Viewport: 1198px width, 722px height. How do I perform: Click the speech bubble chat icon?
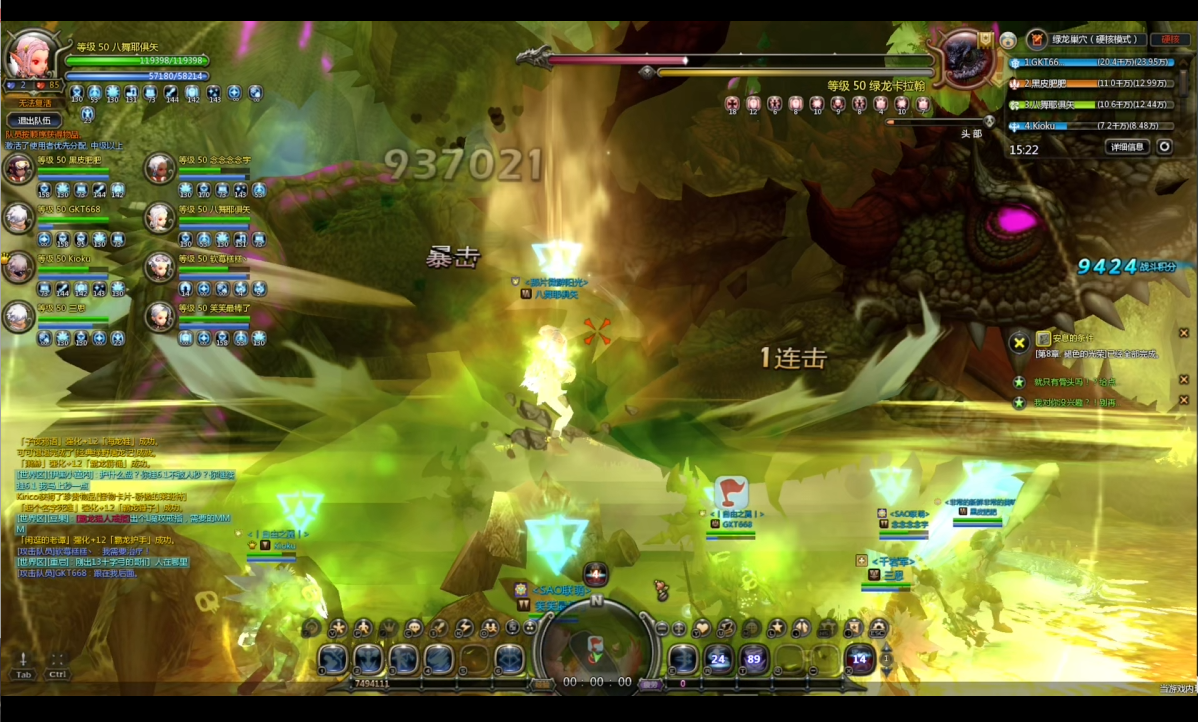414,628
